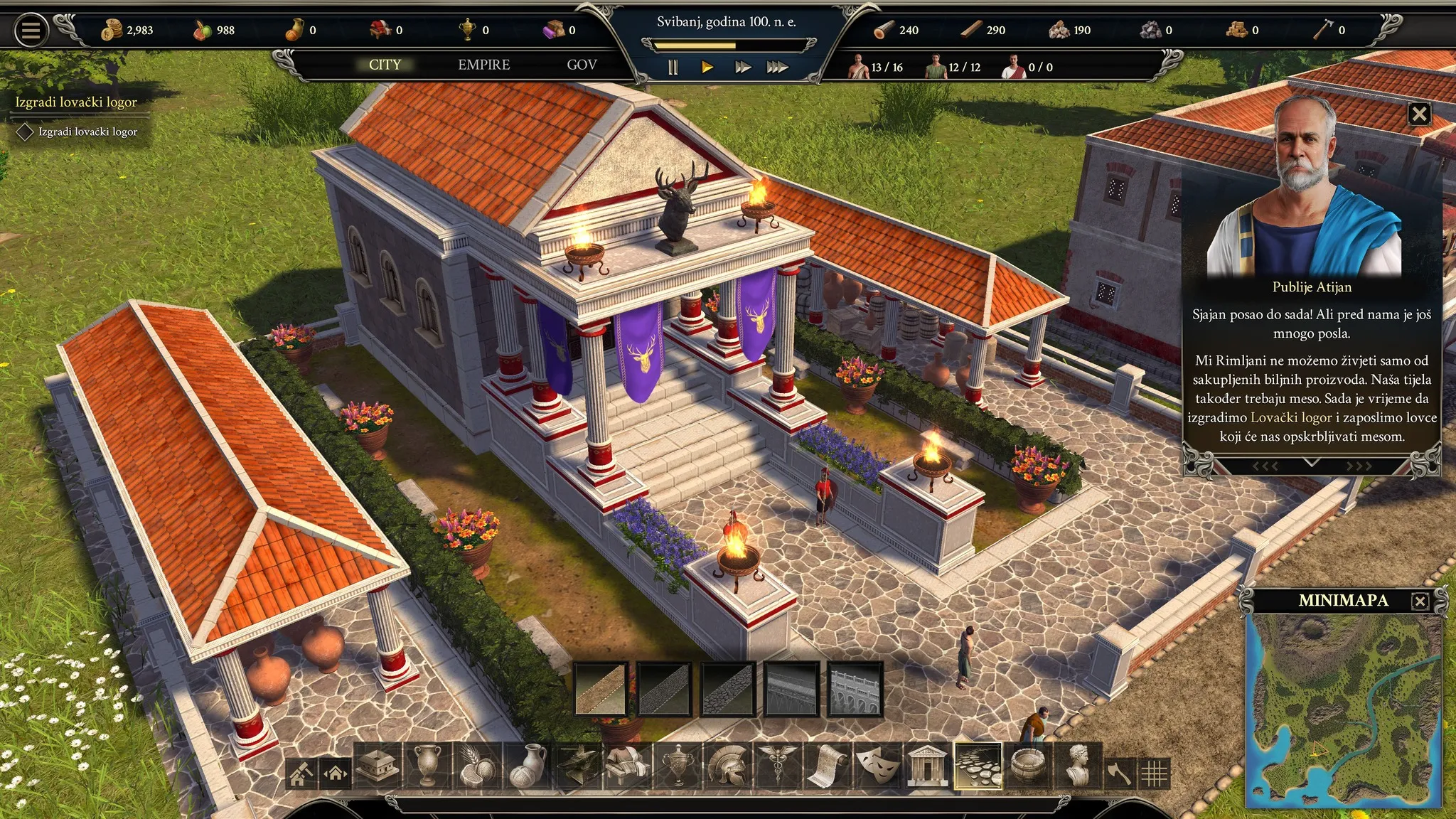Go back to previous advisor message
Screen dimensions: 1456x819
point(1265,466)
